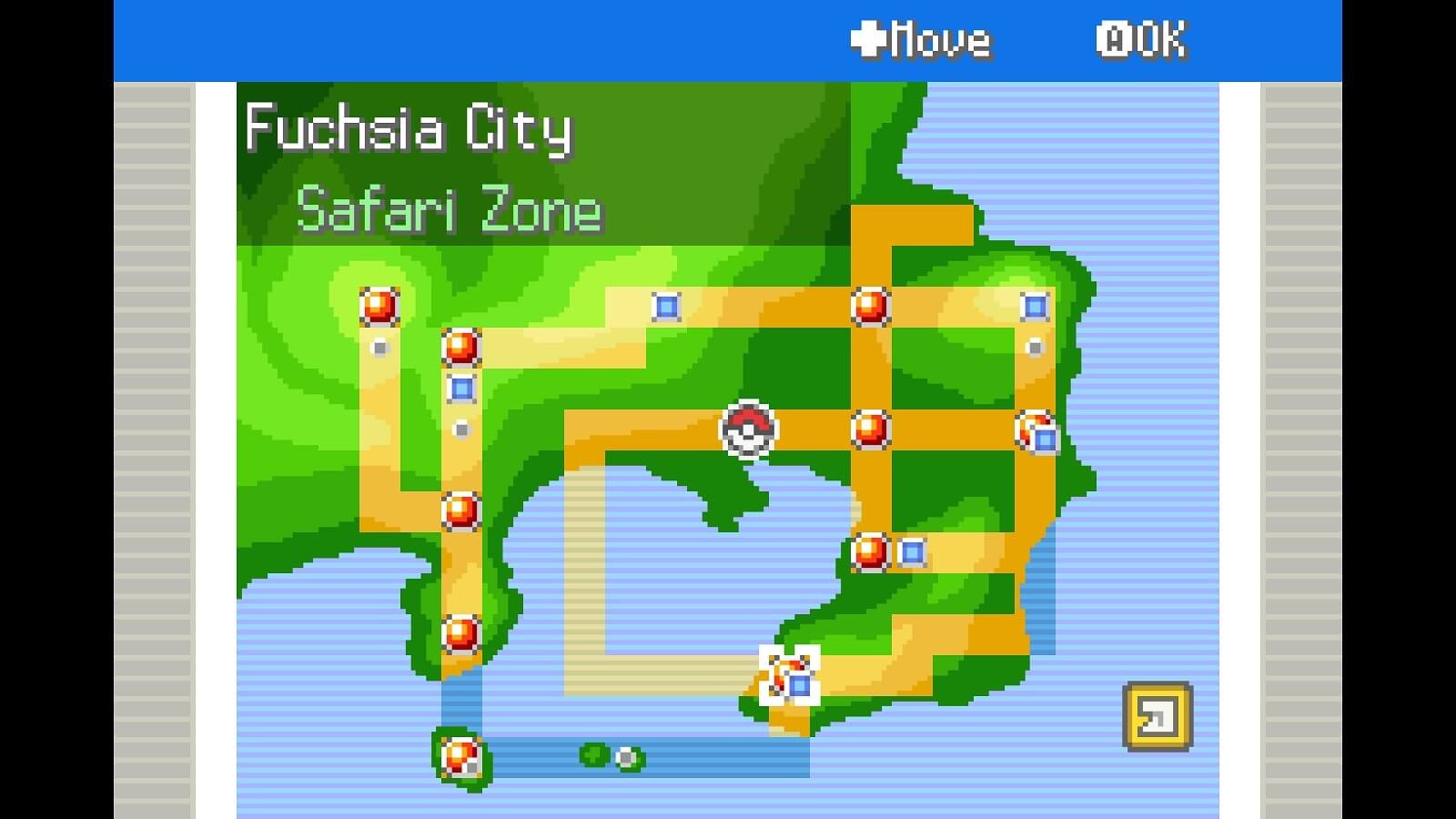The height and width of the screenshot is (819, 1456).
Task: Select the Poké Ball current location marker
Action: coord(748,430)
